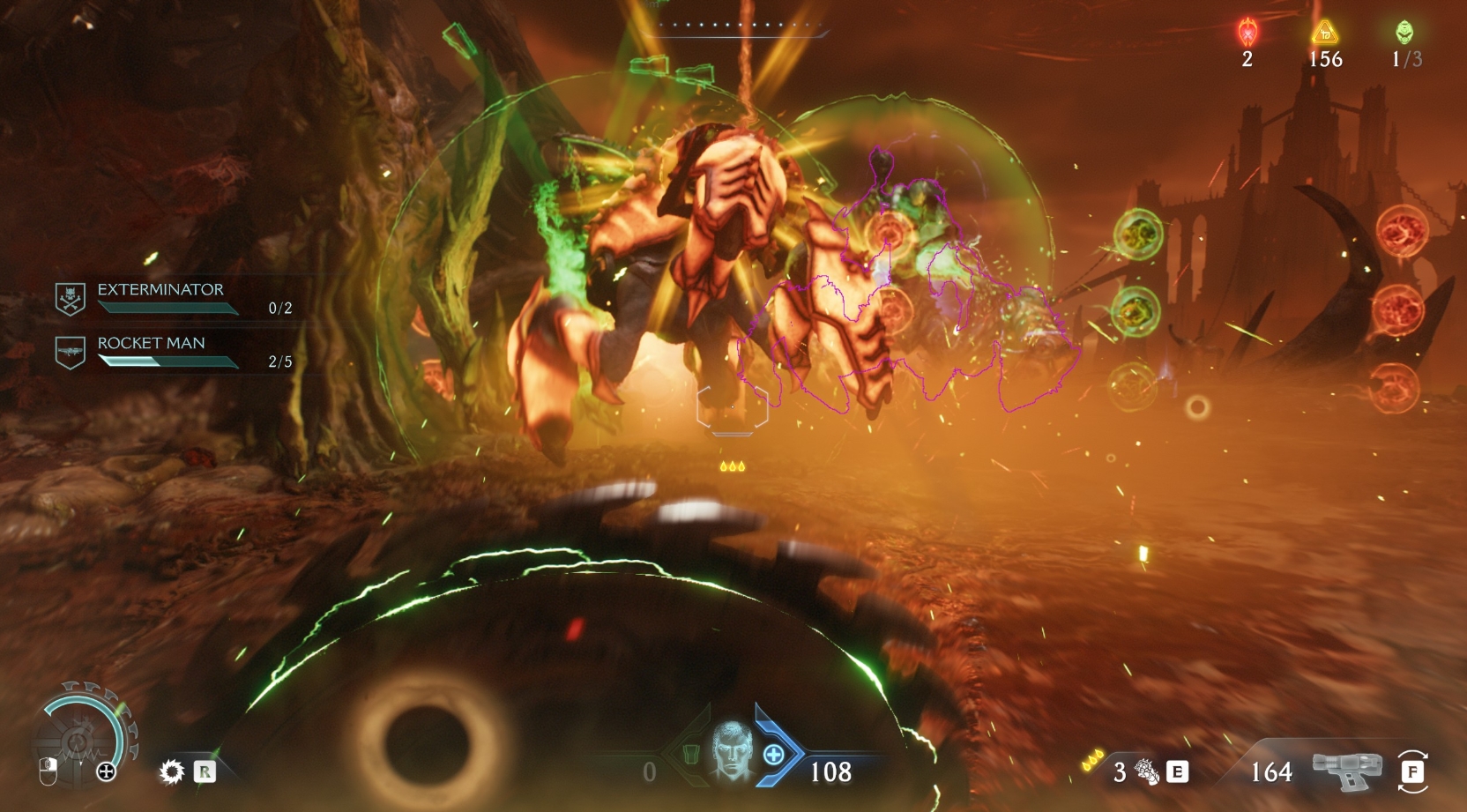Viewport: 1467px width, 812px height.
Task: Click the blue plus health icon on the portrait
Action: pos(774,755)
